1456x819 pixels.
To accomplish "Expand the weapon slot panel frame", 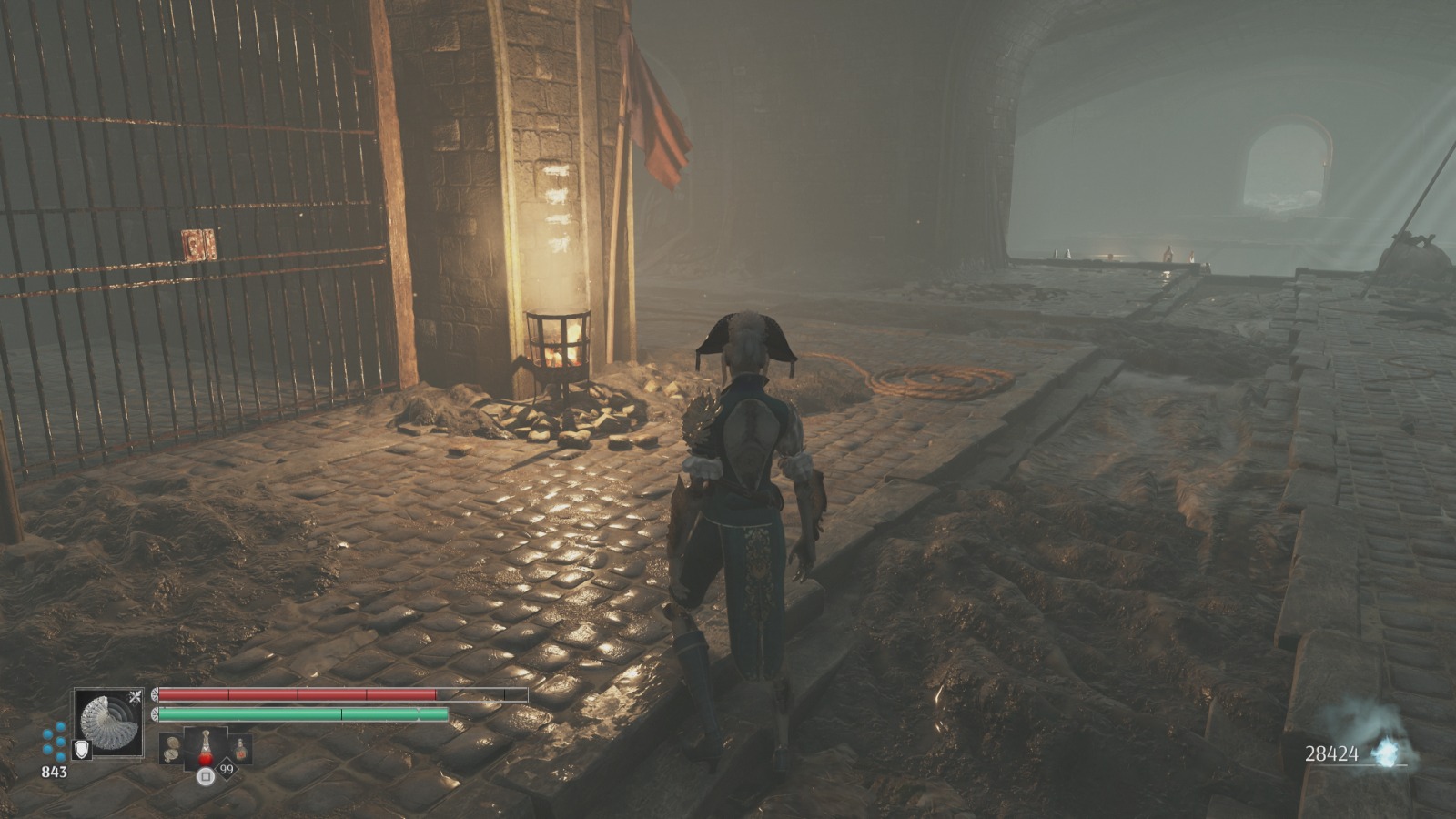I will [x=109, y=688].
